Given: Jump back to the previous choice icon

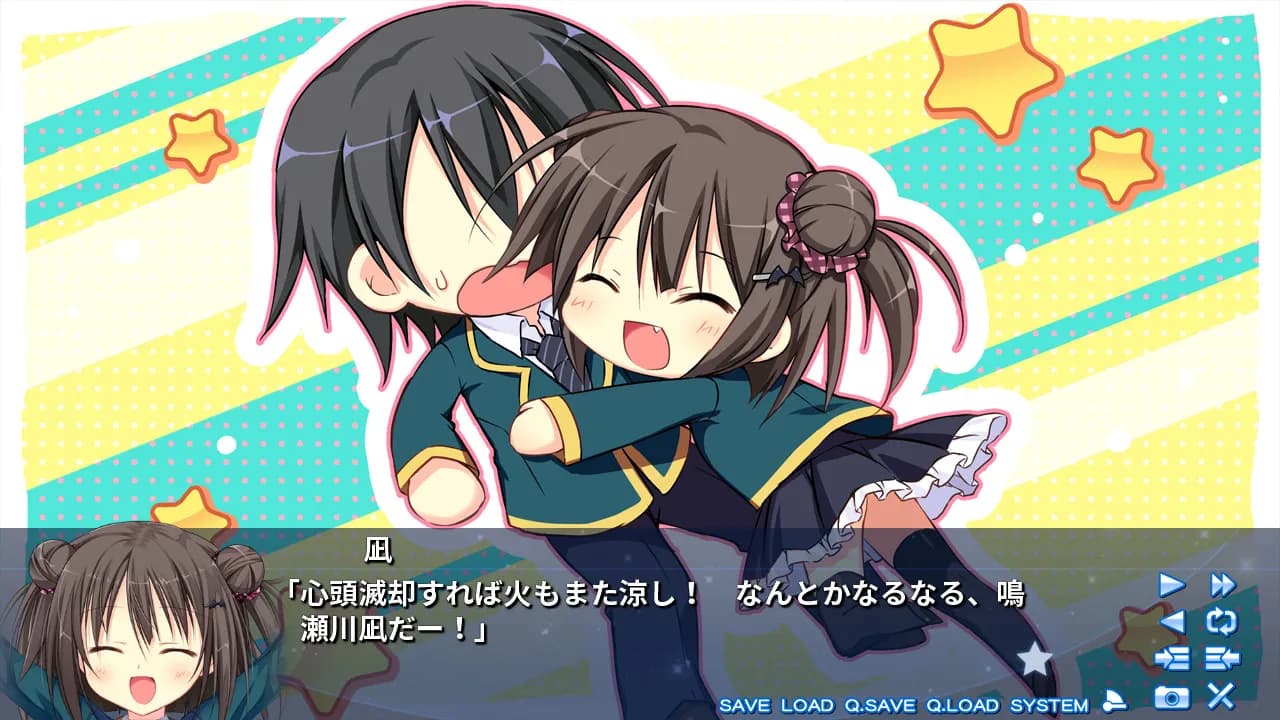Looking at the screenshot, I should point(1223,658).
